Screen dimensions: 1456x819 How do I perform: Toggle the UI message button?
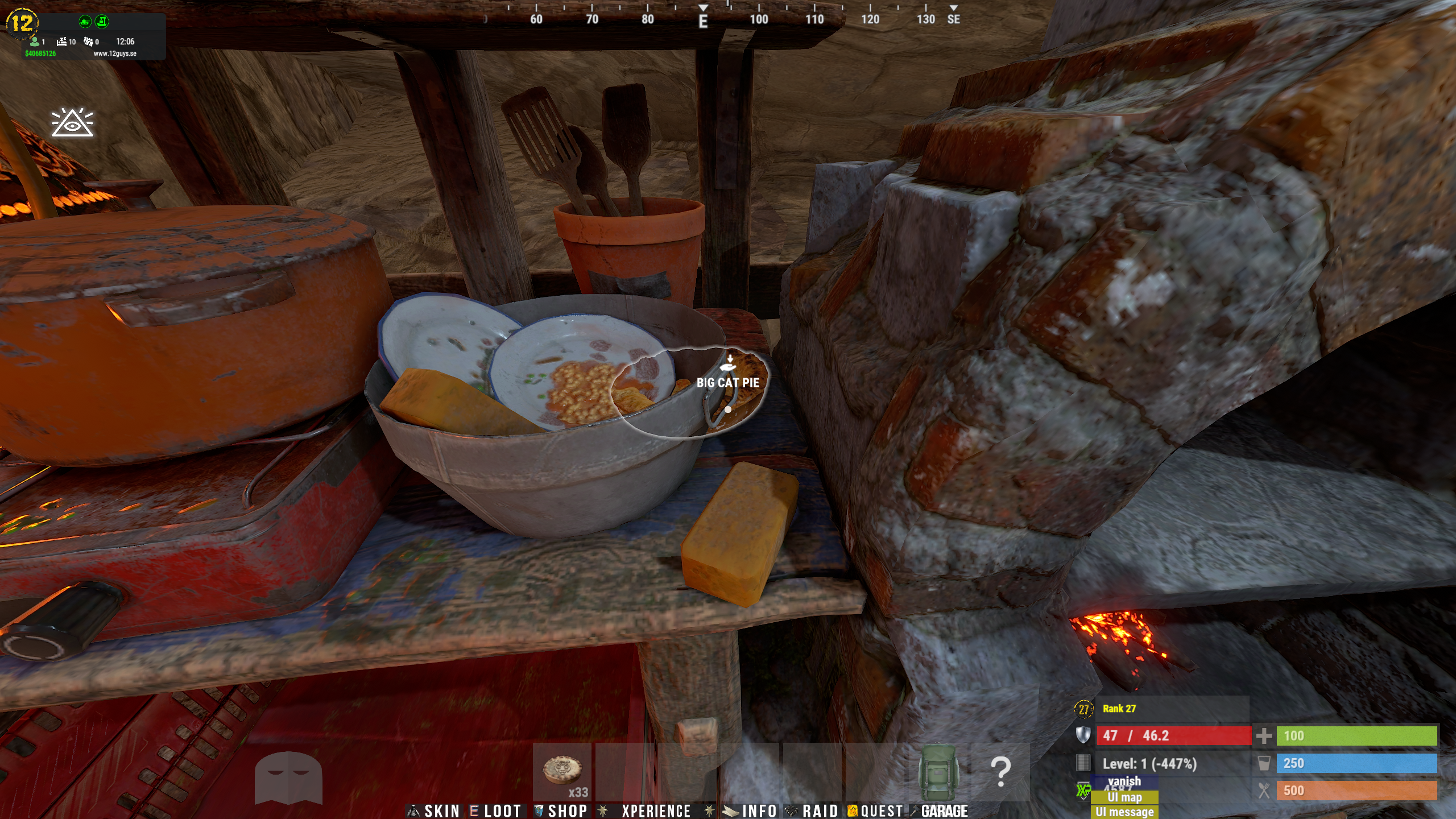pyautogui.click(x=1124, y=812)
